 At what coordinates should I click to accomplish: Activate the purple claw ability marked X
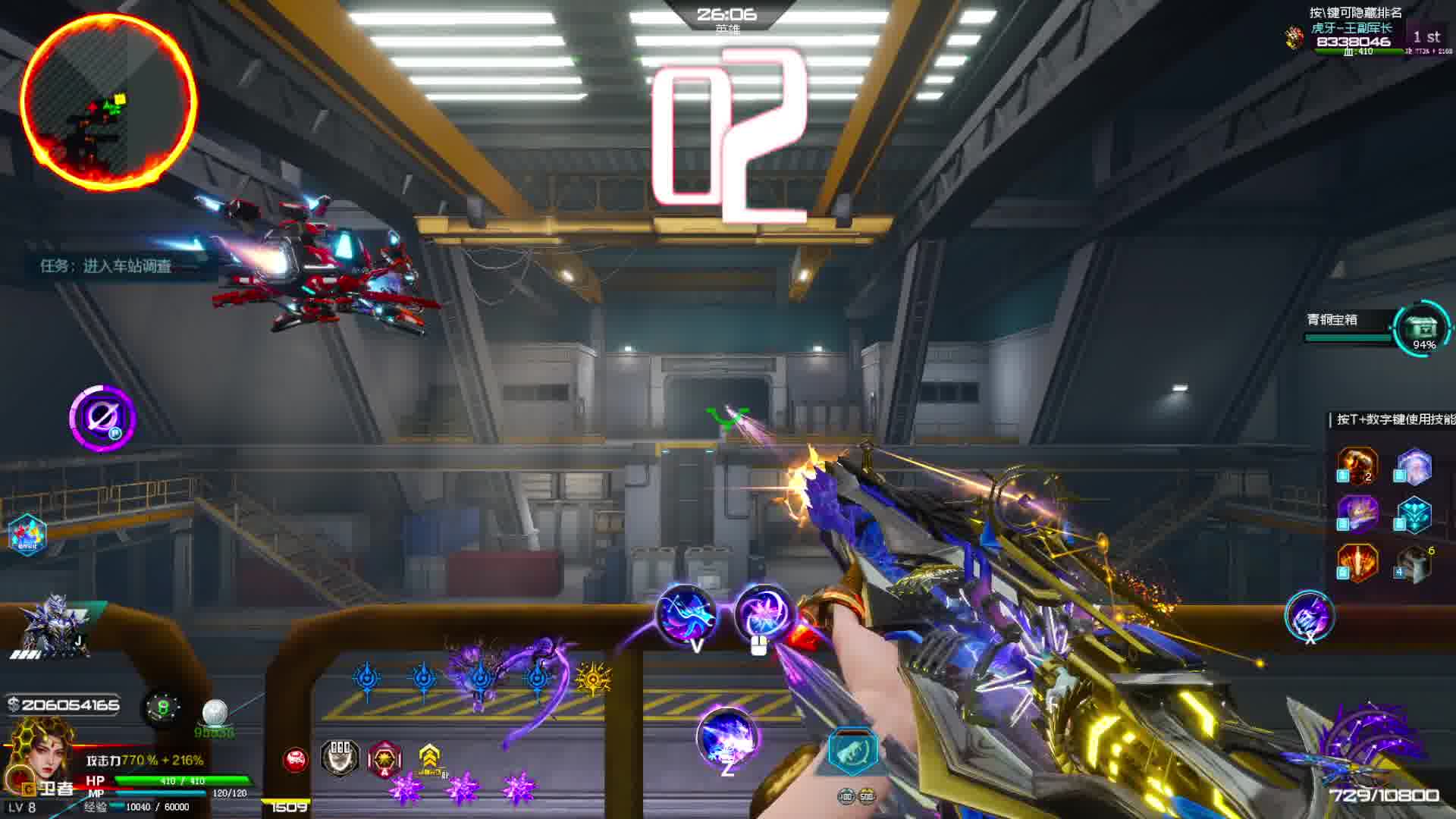(x=1310, y=616)
